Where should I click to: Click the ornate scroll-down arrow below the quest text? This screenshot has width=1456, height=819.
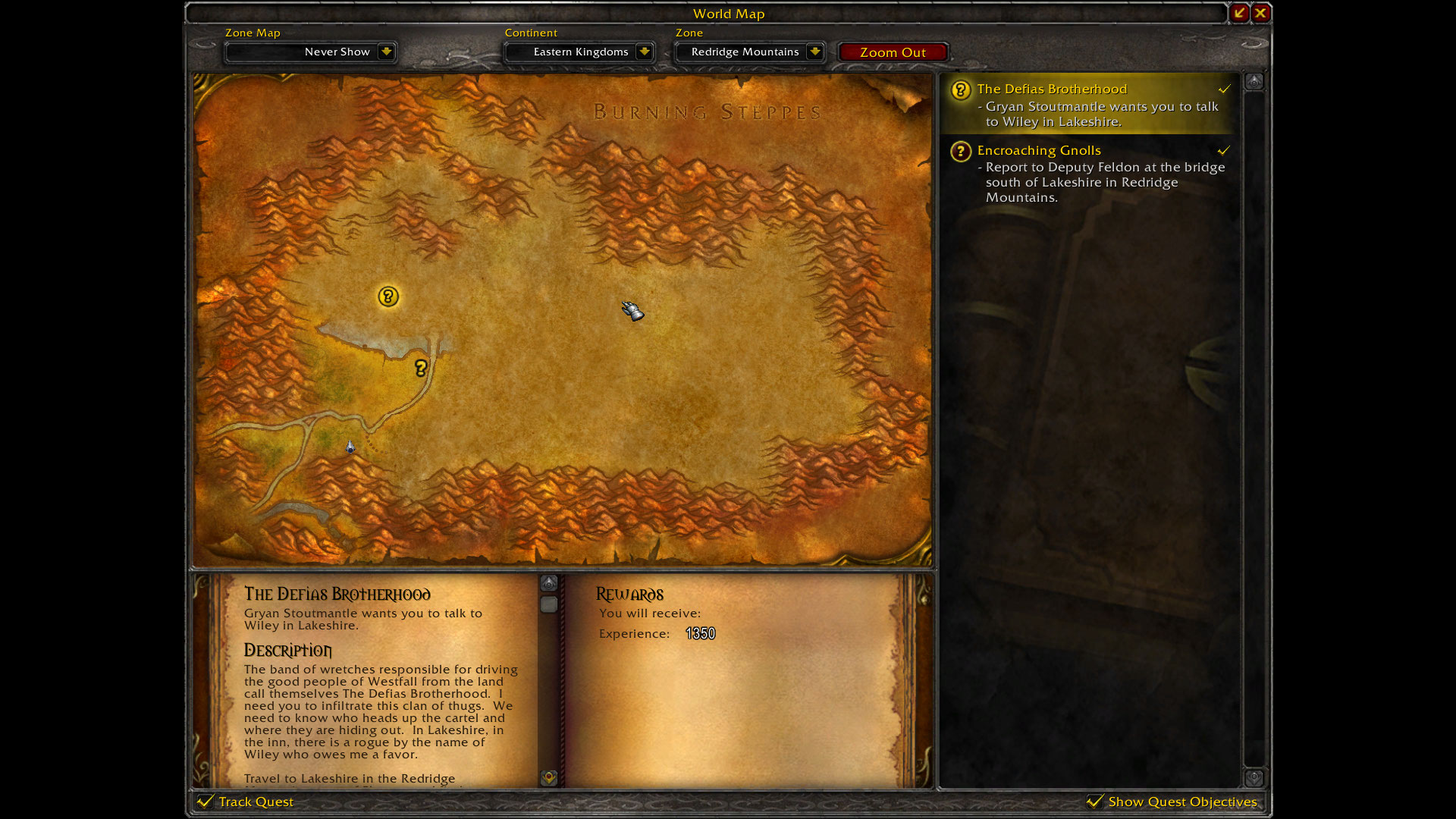[549, 778]
